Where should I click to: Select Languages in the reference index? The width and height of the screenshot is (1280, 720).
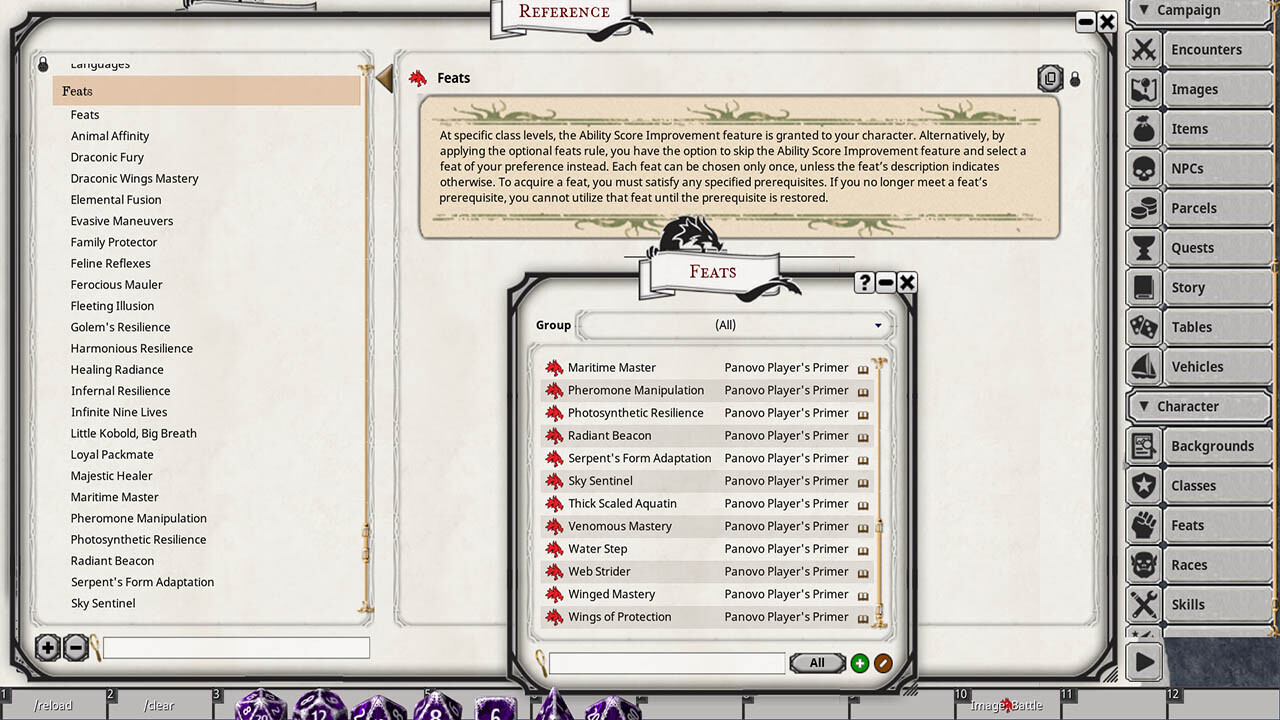pos(100,63)
